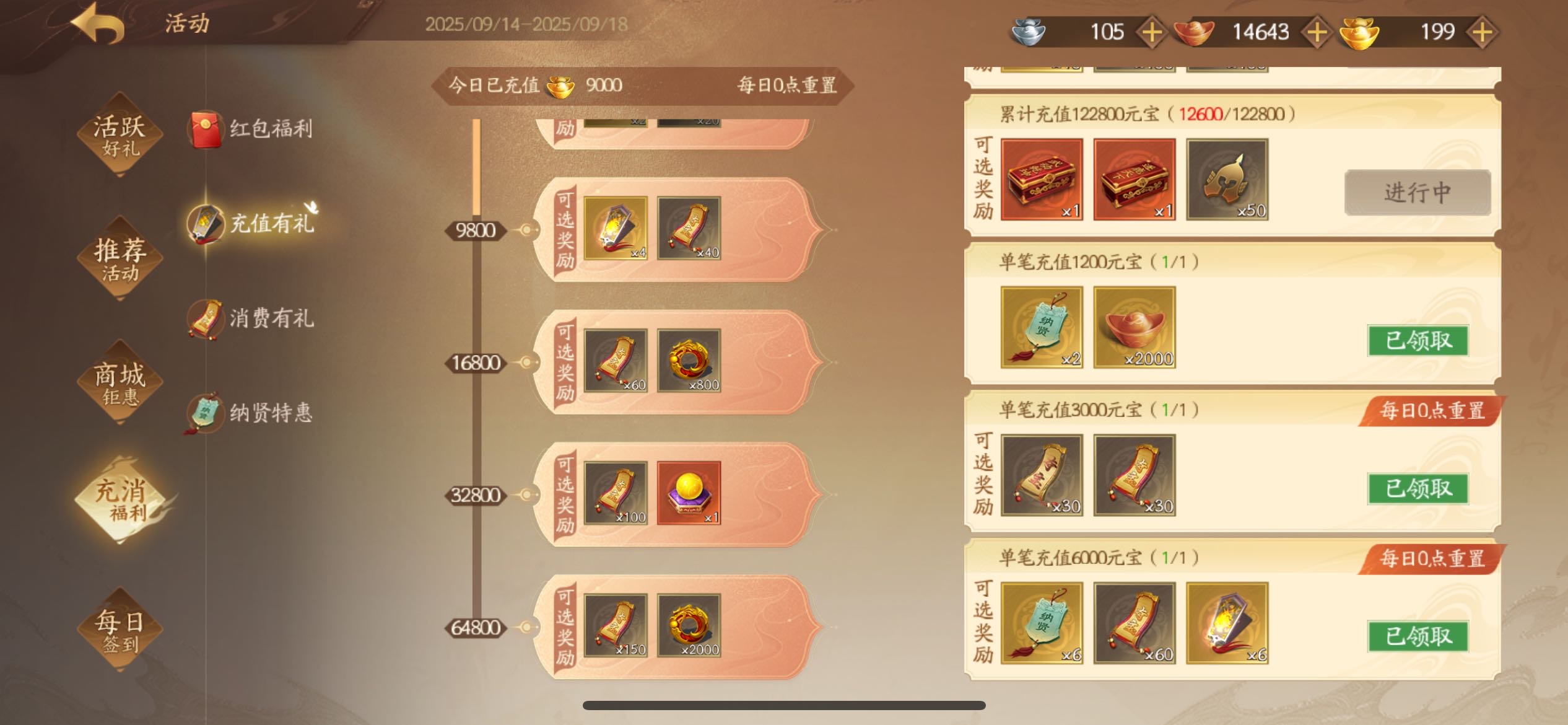Choose the helmet x50 reward item
1568x725 pixels.
(1227, 179)
